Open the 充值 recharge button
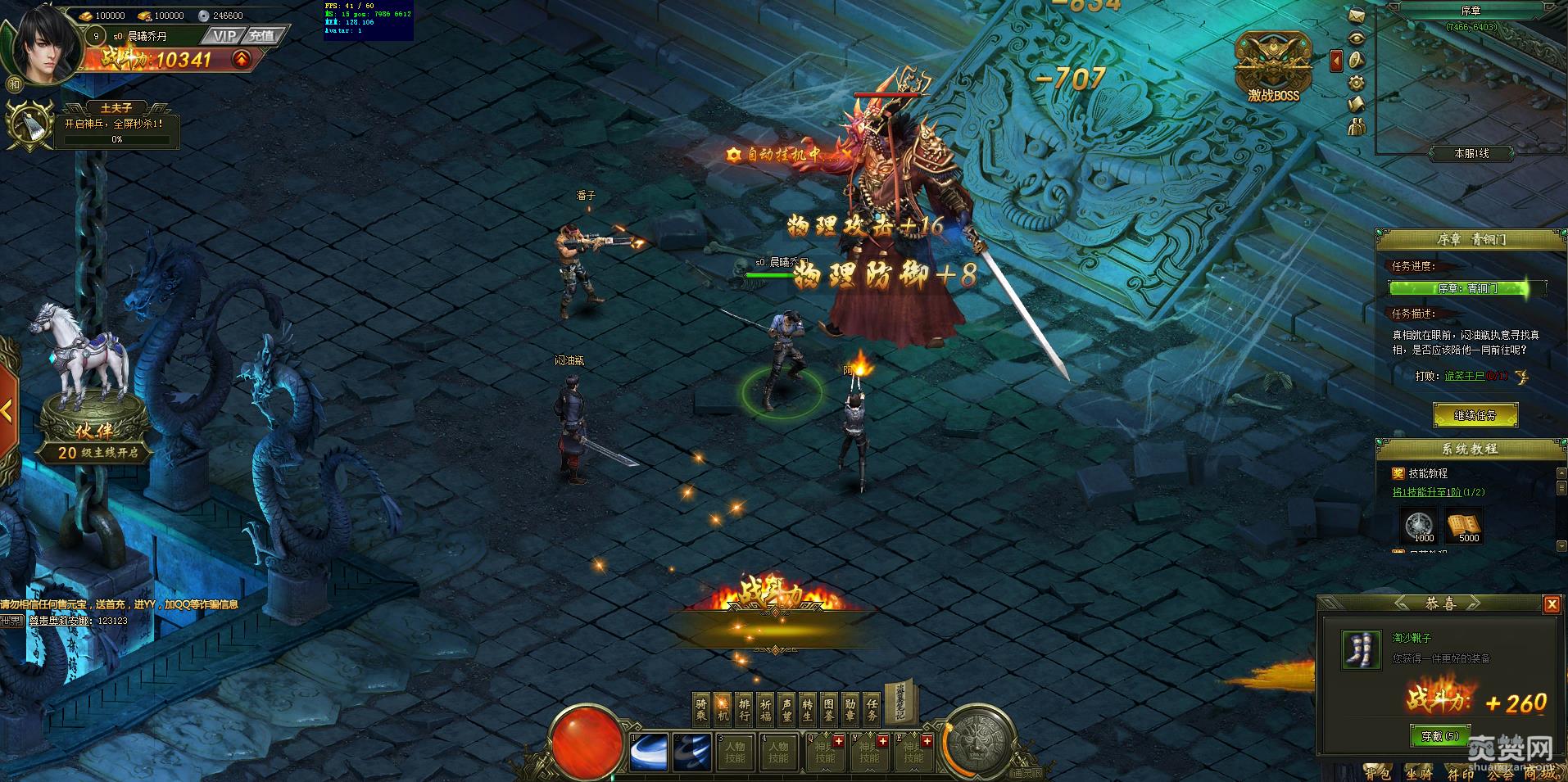Screen dimensions: 1568x782 tap(262, 36)
